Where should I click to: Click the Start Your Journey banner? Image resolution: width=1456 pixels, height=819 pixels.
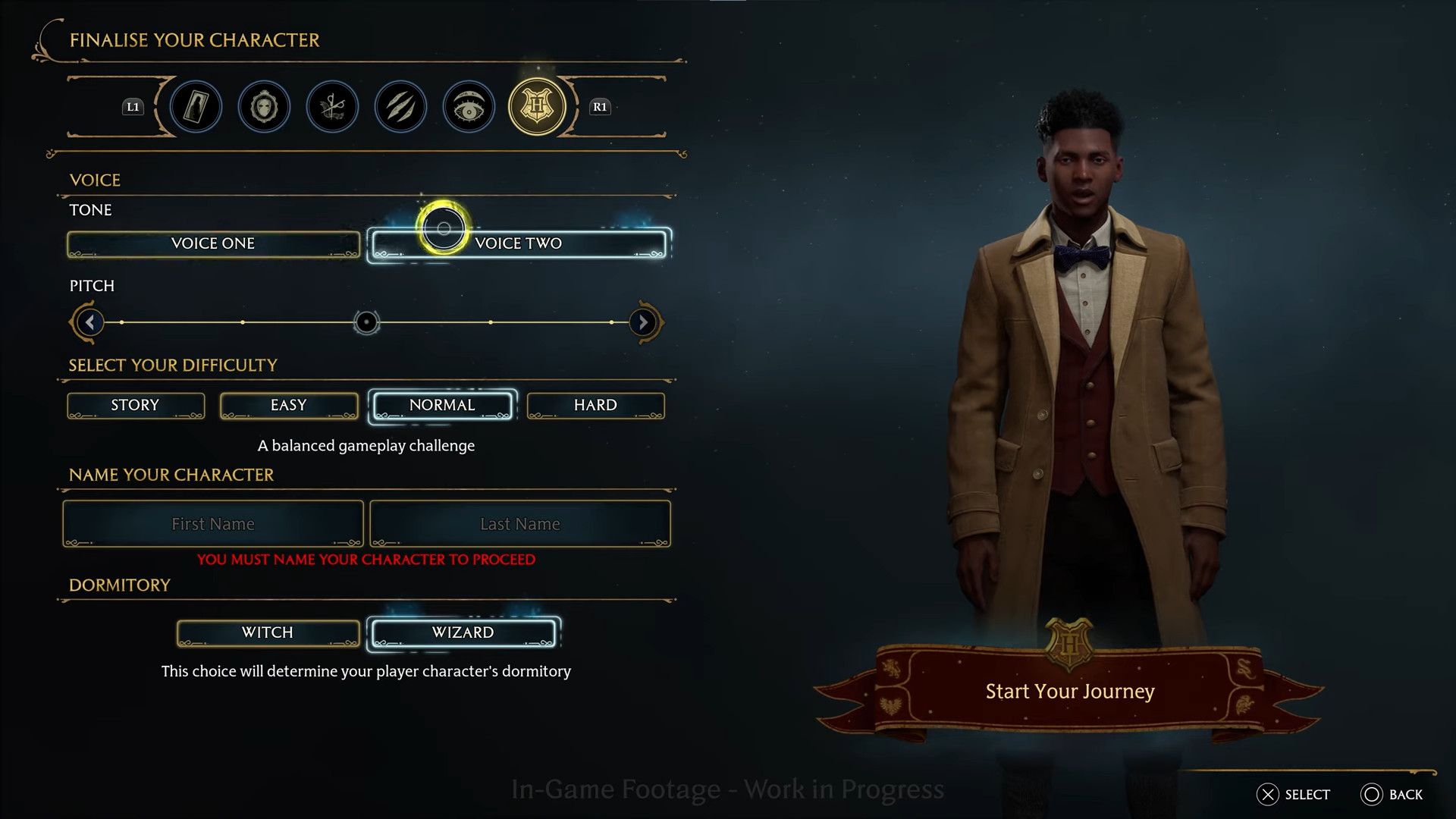coord(1070,692)
